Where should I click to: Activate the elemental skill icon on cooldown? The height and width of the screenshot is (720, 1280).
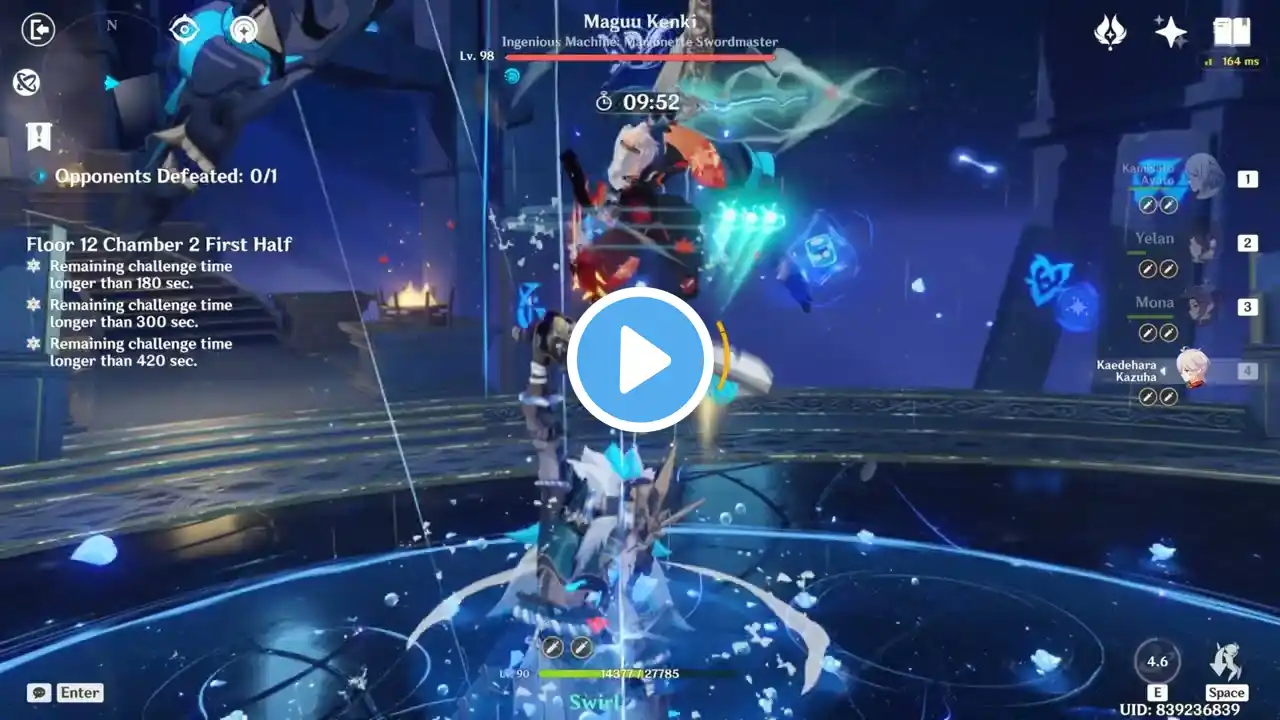[x=1157, y=662]
